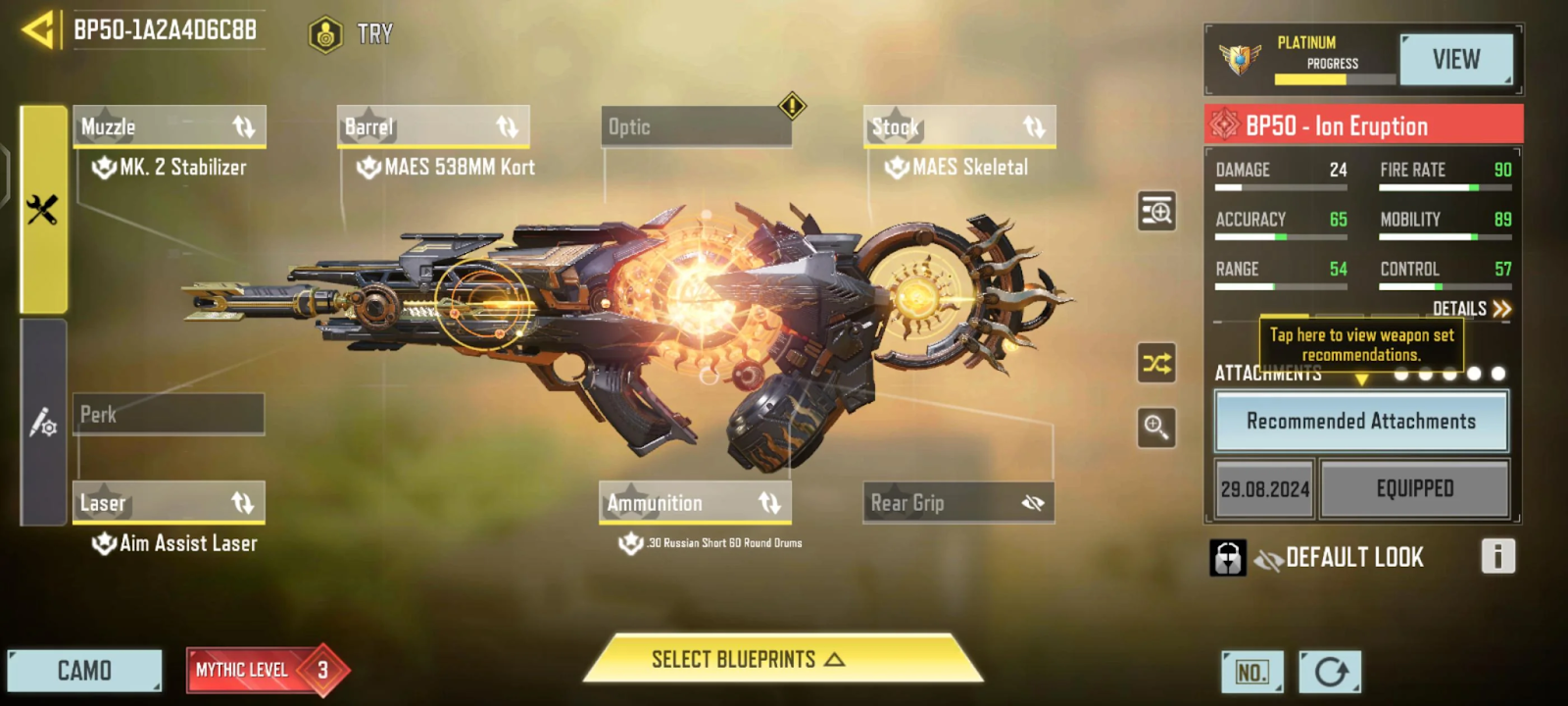View the Mythic Level 3 upgrades

click(x=265, y=671)
